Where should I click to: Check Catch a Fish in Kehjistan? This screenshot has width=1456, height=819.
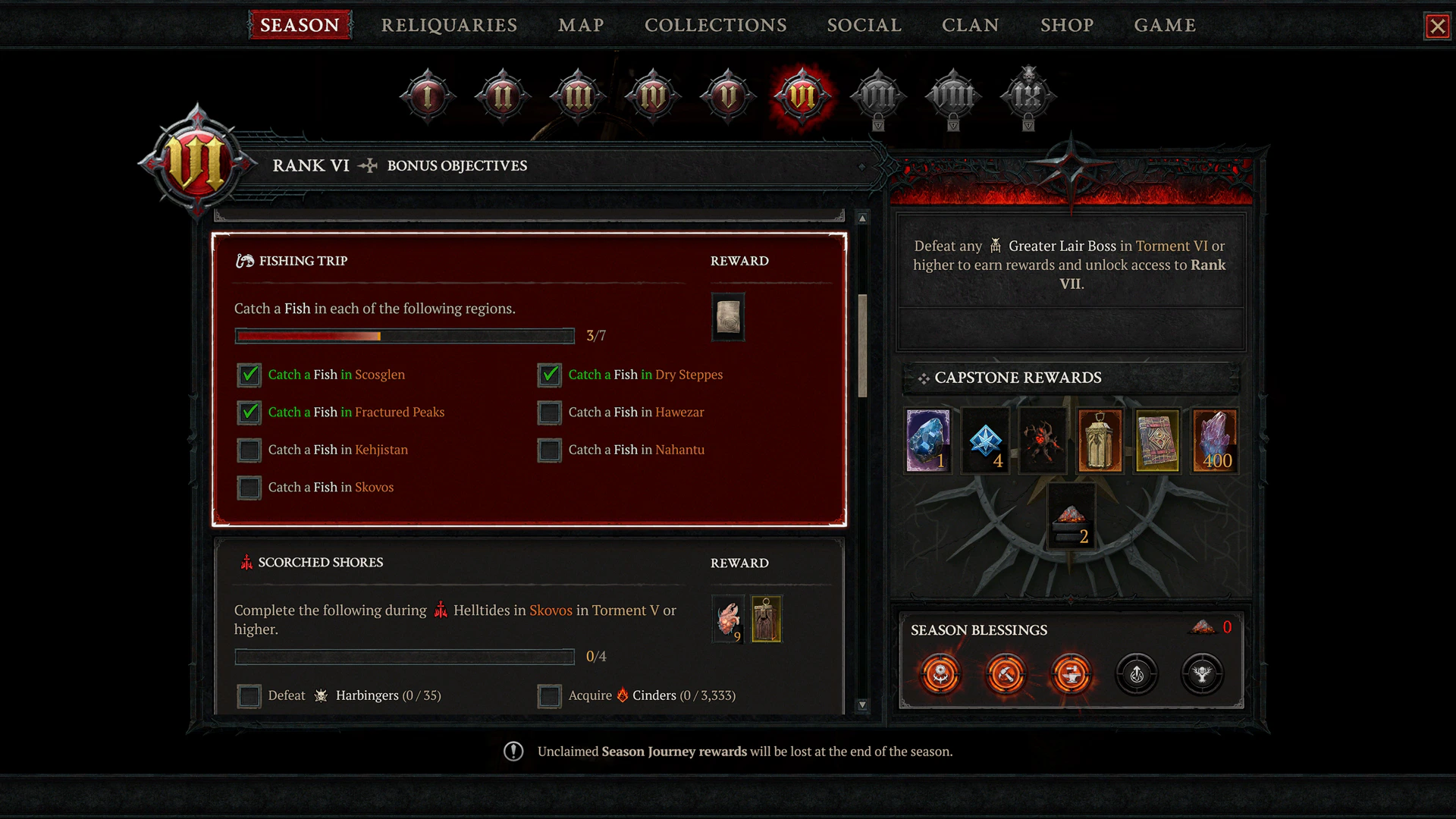pos(249,450)
